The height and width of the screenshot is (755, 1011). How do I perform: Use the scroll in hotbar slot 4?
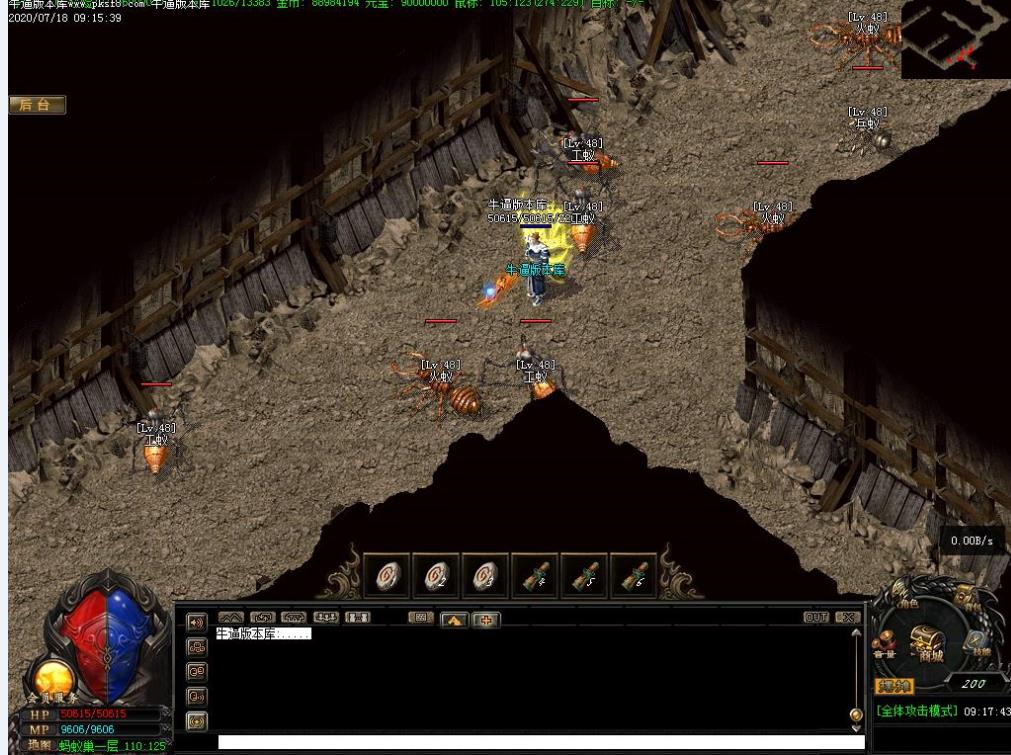pyautogui.click(x=535, y=576)
